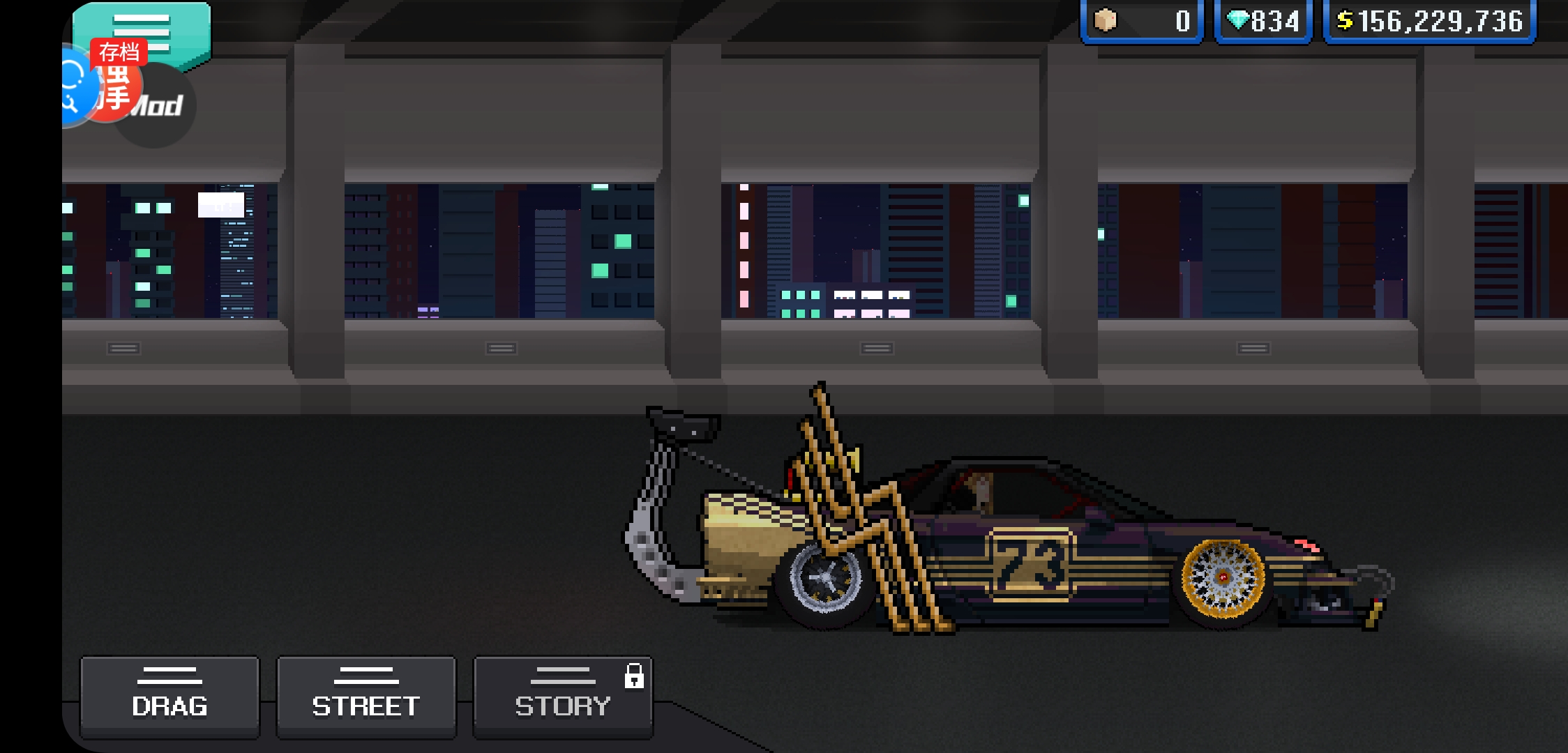The width and height of the screenshot is (1568, 753).
Task: Open the diamond currency shop
Action: (1263, 22)
